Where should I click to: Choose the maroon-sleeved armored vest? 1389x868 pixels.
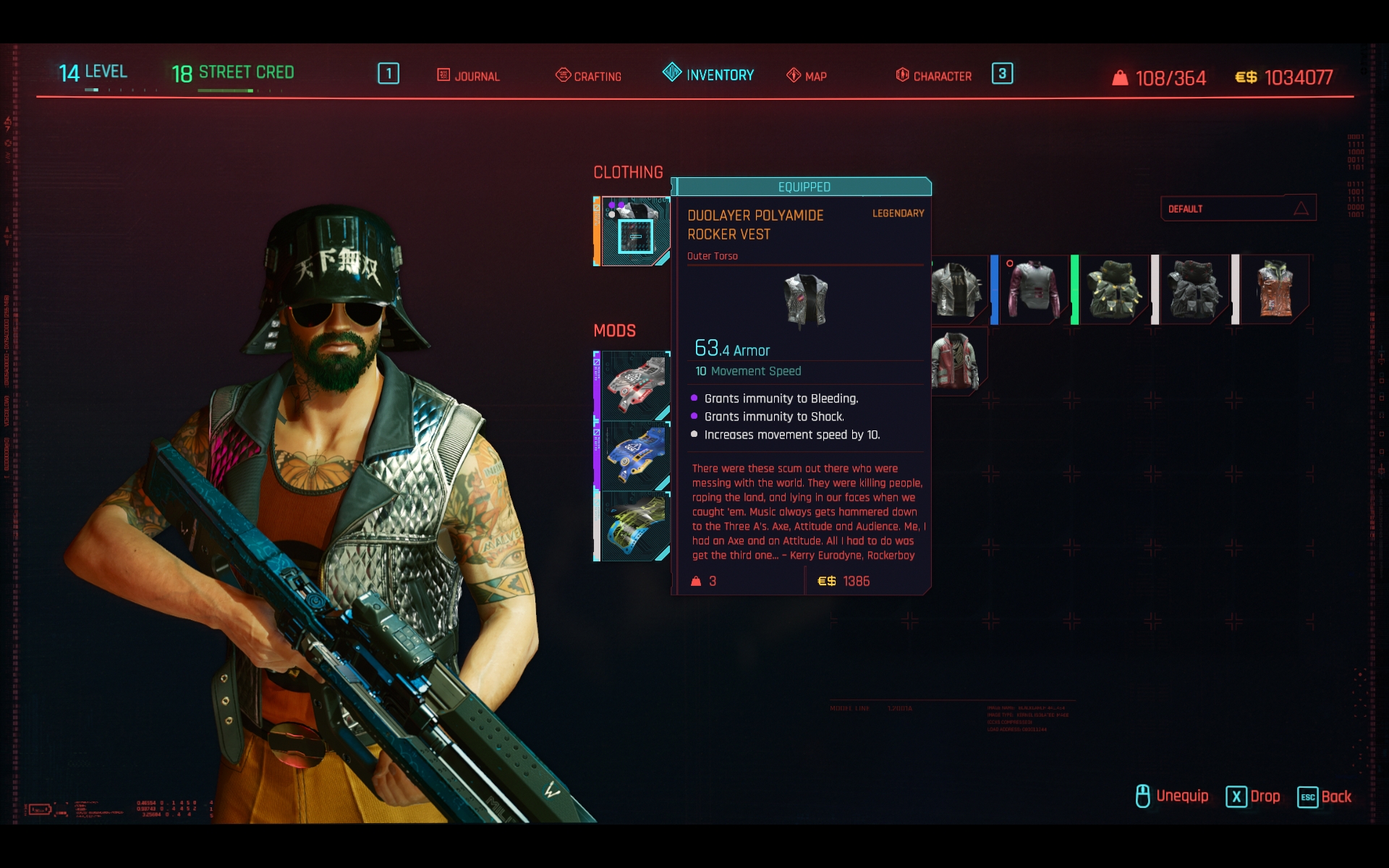(x=1033, y=290)
